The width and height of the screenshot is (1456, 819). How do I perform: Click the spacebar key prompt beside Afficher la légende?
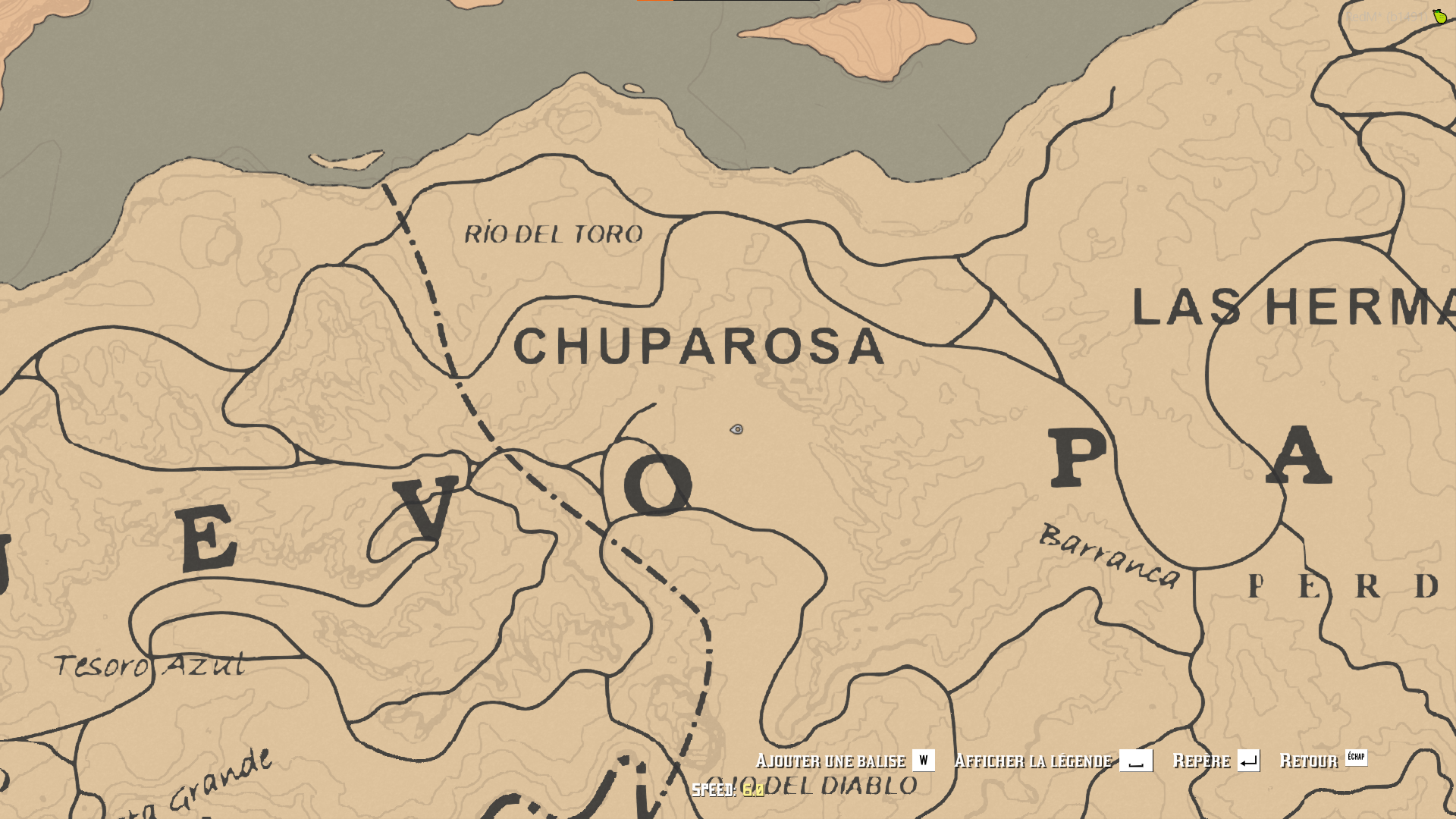(x=1137, y=760)
